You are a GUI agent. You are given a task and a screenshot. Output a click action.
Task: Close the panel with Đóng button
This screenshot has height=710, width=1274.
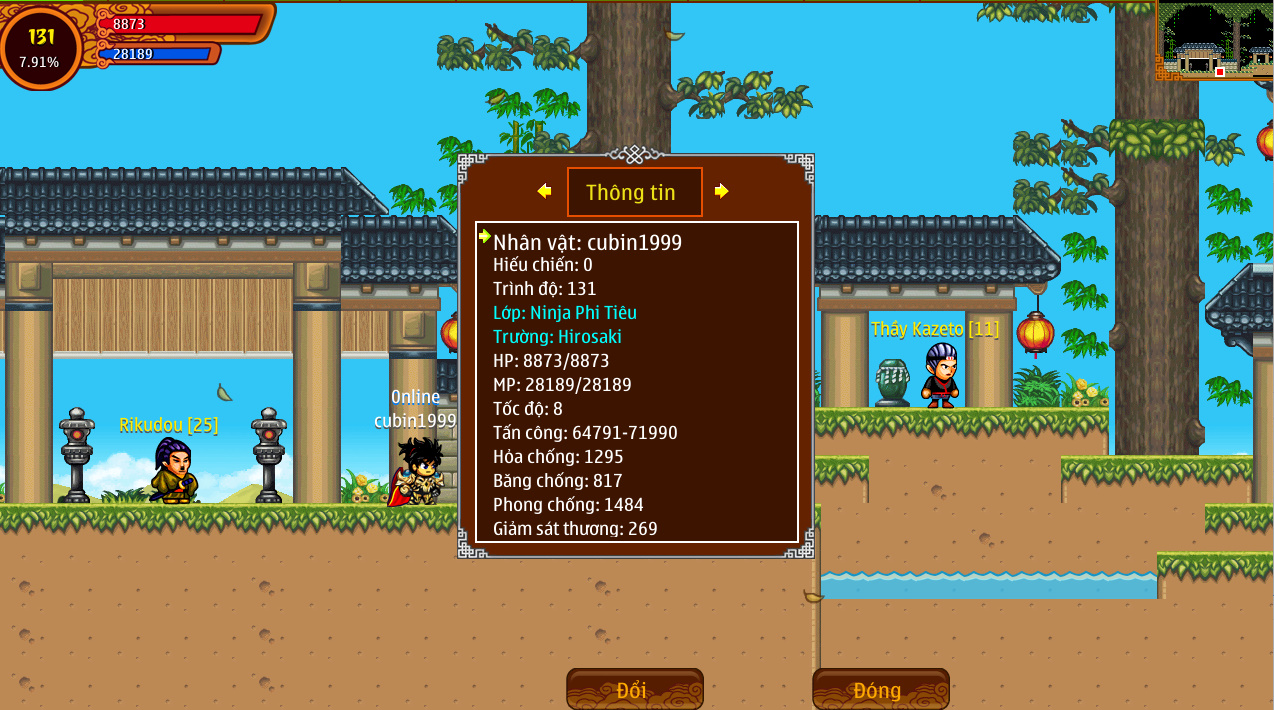pos(880,689)
